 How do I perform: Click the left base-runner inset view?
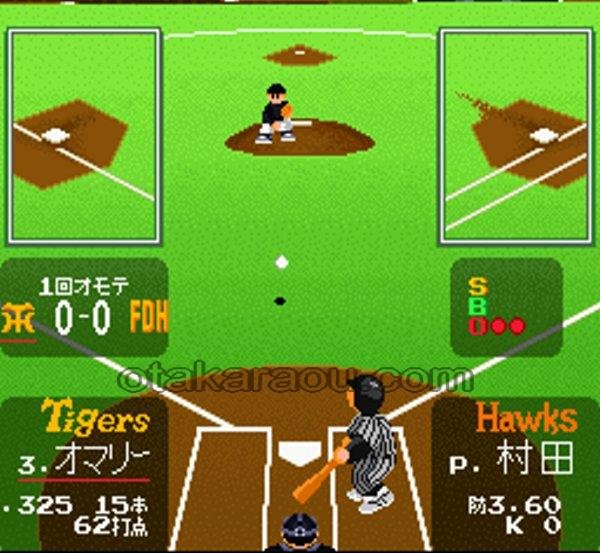pos(84,135)
